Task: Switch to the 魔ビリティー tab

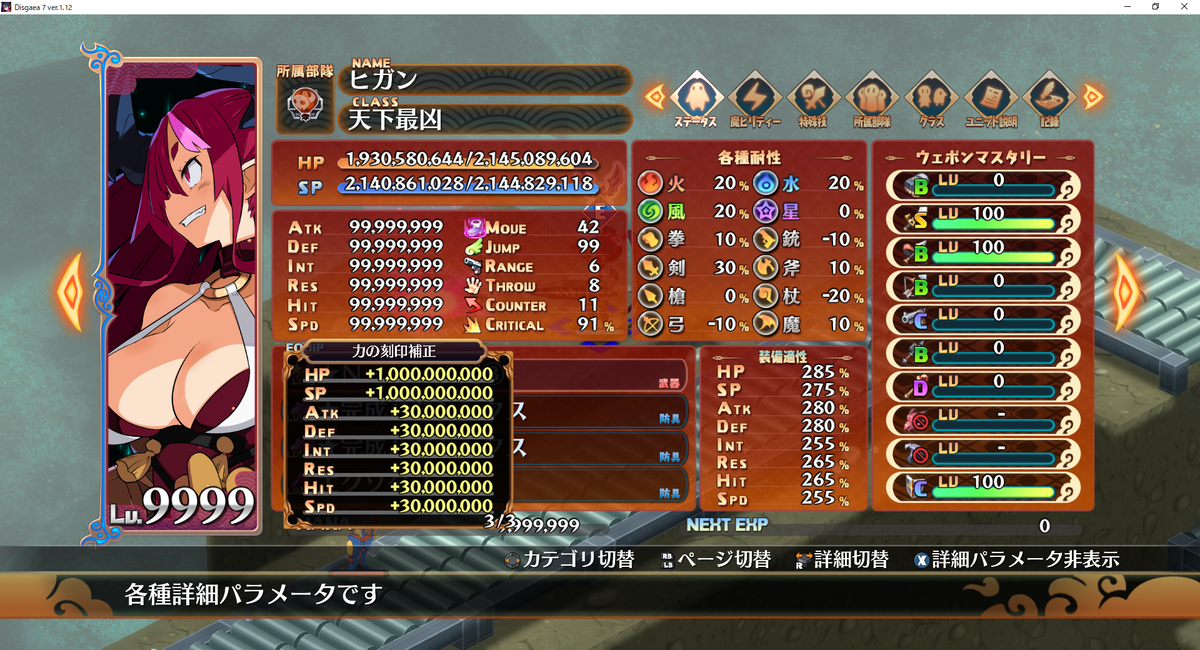Action: [753, 98]
